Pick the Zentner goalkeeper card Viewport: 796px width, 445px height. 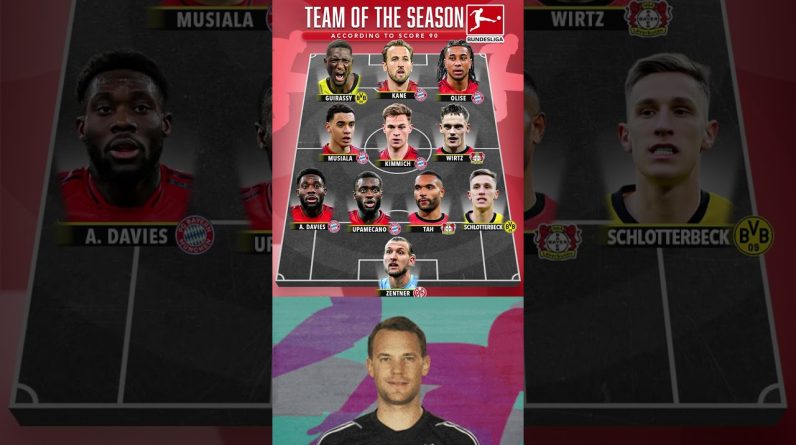tap(398, 265)
